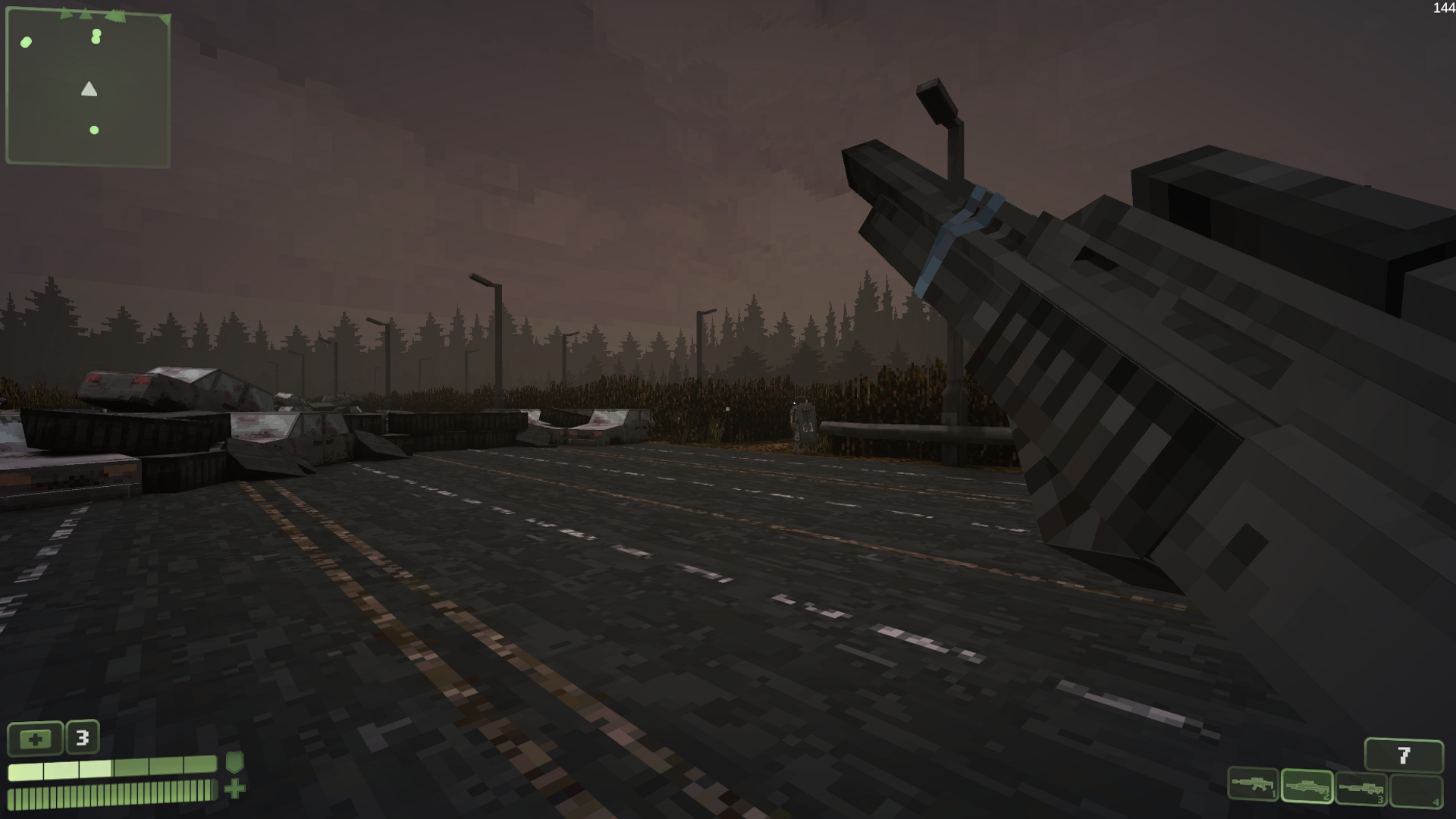This screenshot has width=1456, height=819.
Task: Toggle the currently highlighted weapon slot 2
Action: (x=1306, y=786)
